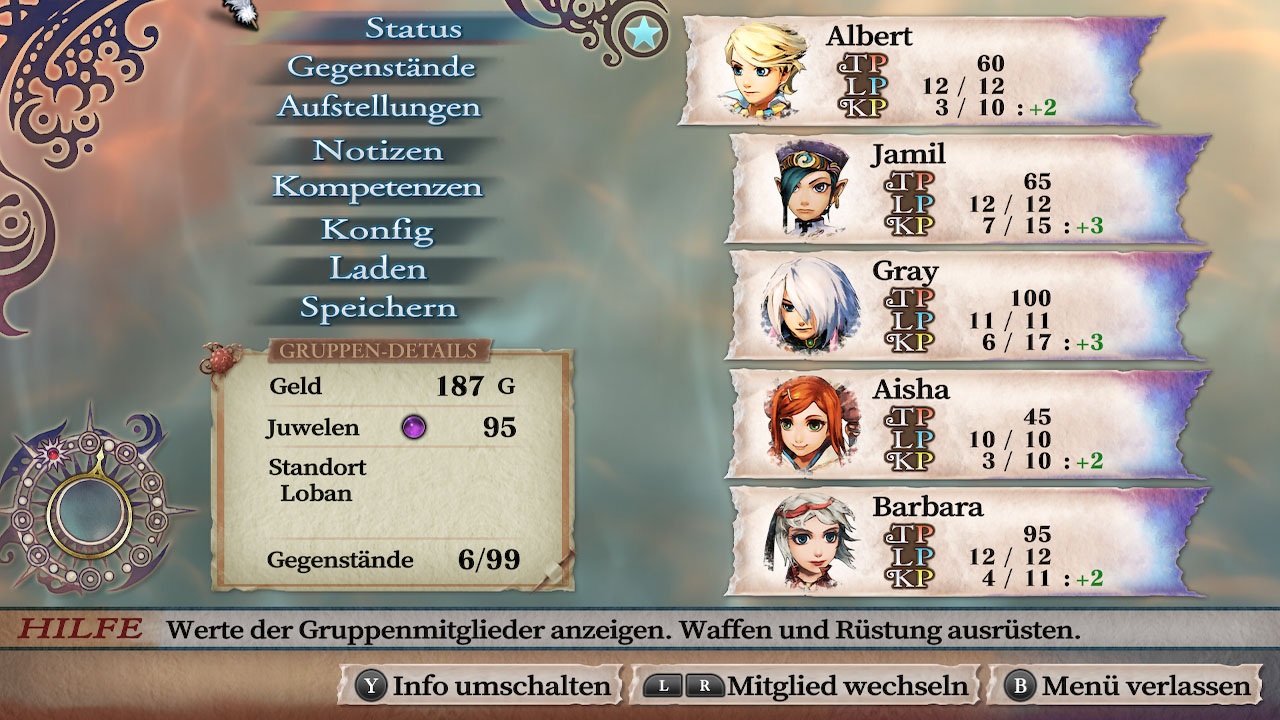Choose Speichern to save the game
This screenshot has width=1280, height=720.
tap(378, 309)
